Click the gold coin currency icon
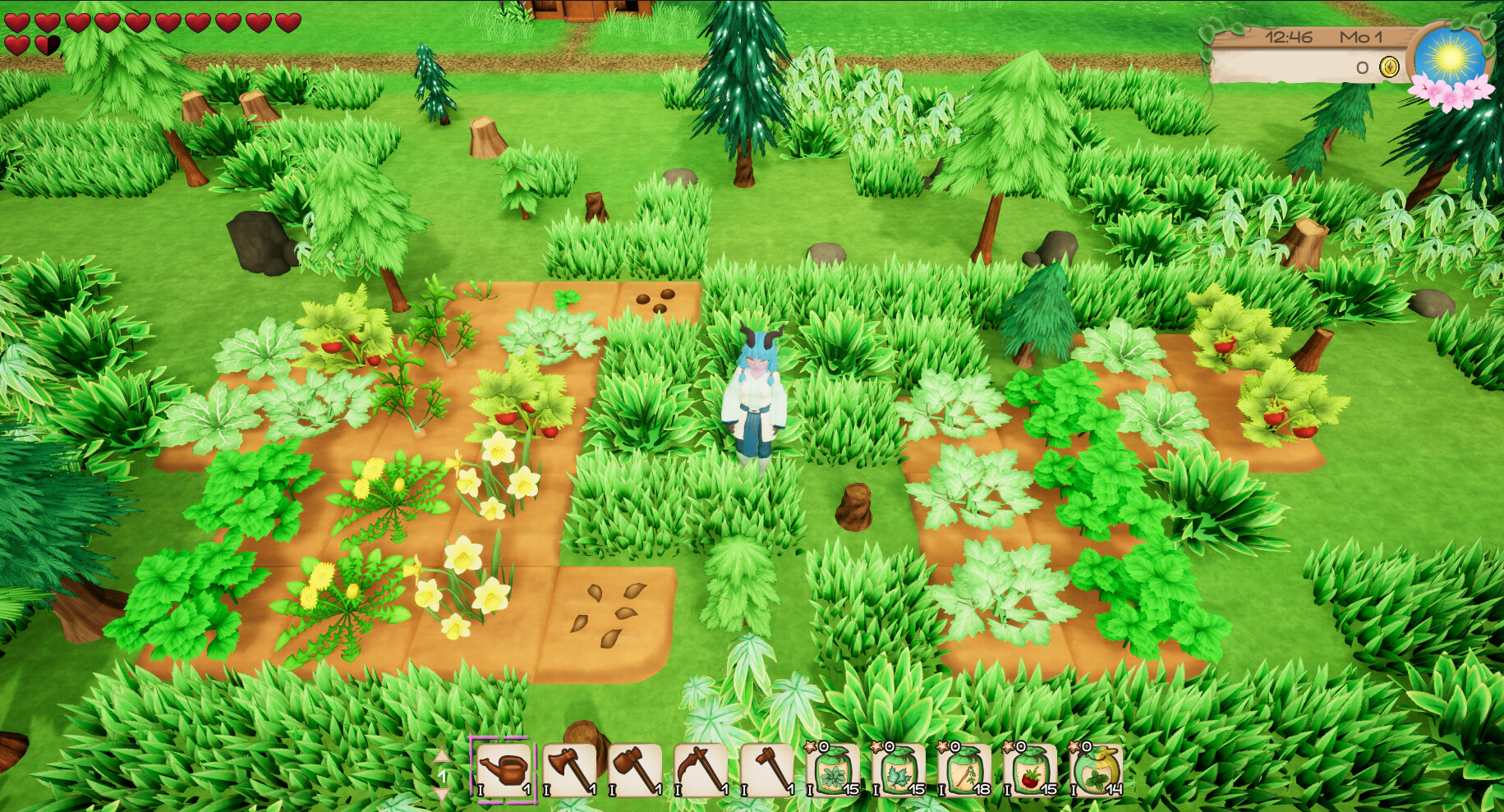 coord(1390,67)
